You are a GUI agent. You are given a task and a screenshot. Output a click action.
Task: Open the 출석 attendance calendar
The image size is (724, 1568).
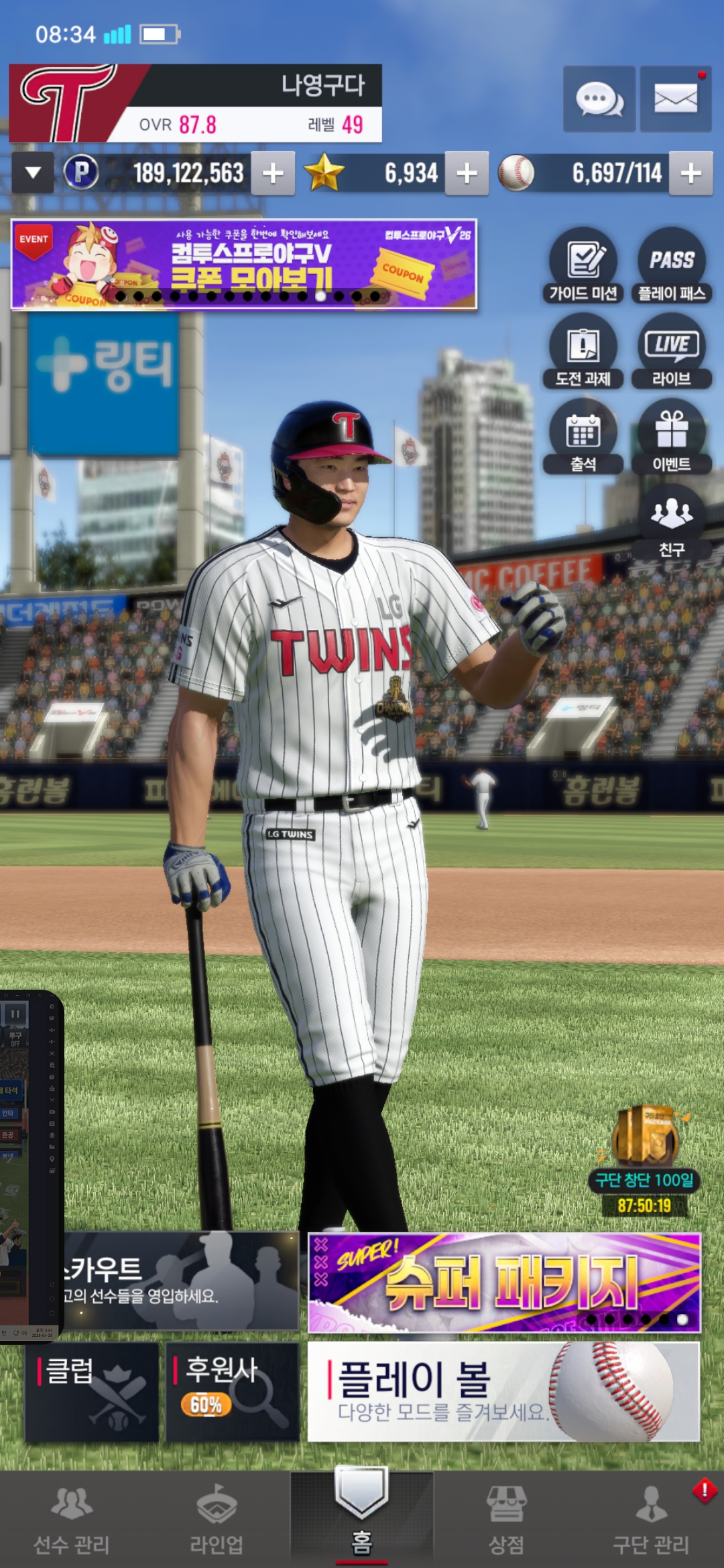point(583,437)
